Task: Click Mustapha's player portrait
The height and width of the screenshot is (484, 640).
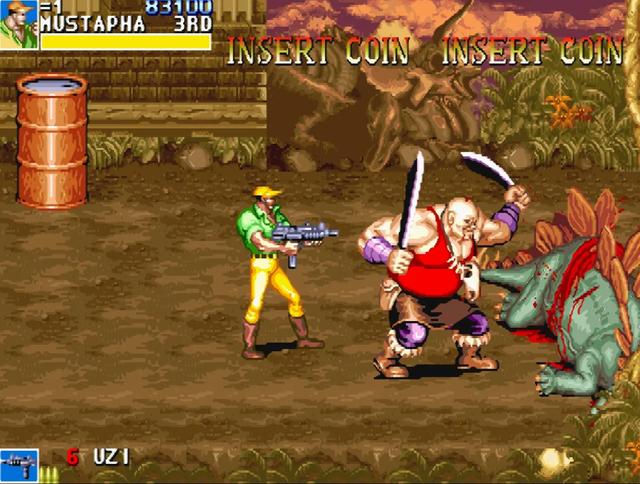Action: click(18, 24)
